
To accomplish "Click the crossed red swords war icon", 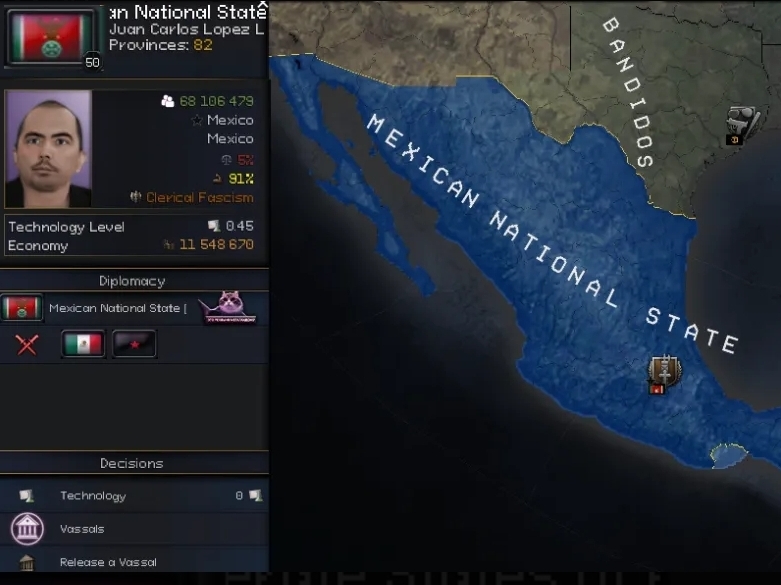I will click(x=27, y=345).
